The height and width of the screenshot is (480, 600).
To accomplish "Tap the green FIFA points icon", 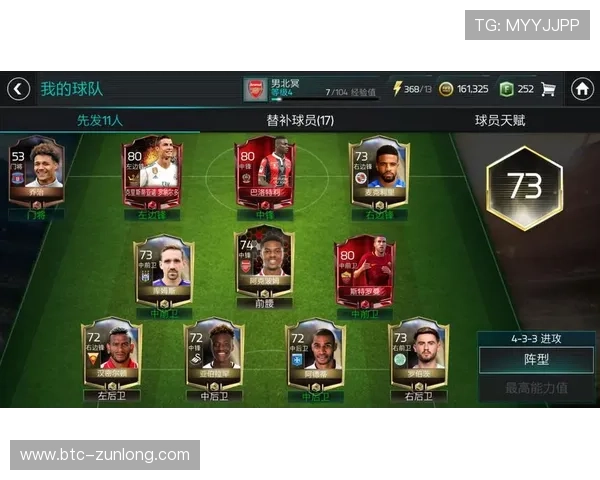I will [506, 89].
